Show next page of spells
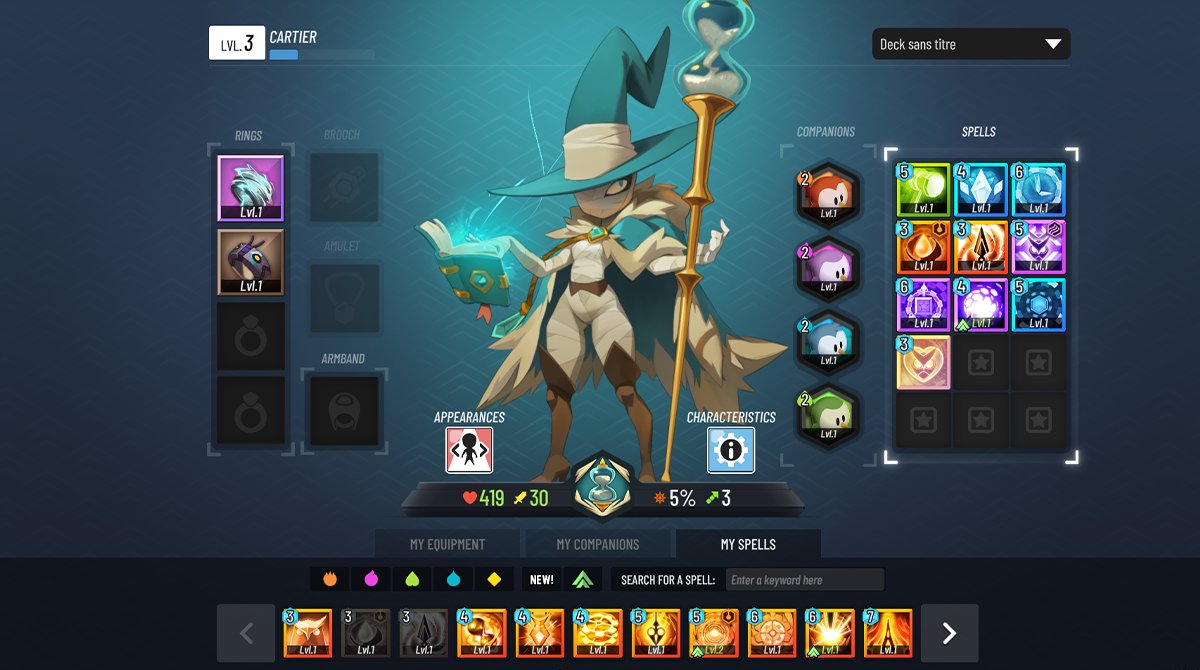 [x=949, y=633]
